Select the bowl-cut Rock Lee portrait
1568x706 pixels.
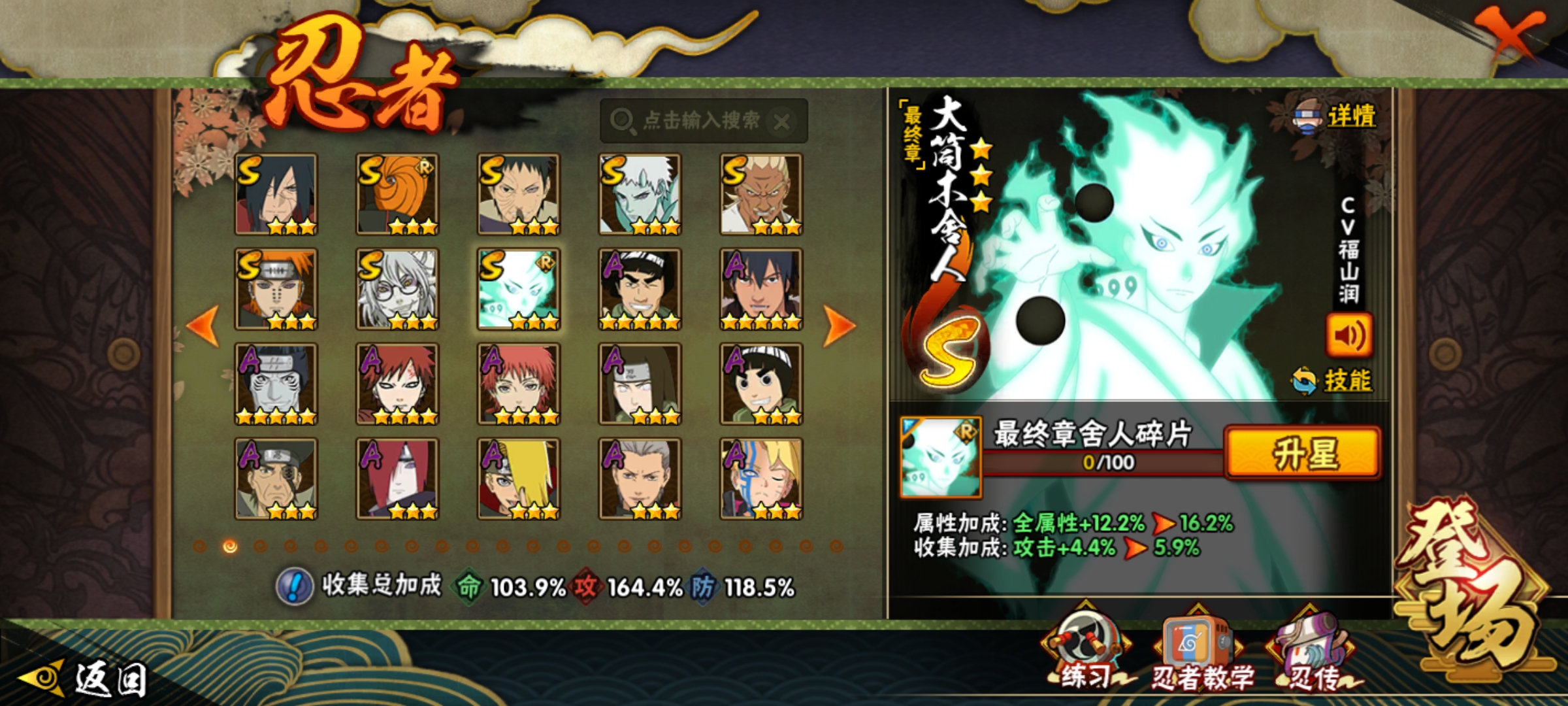tap(761, 384)
